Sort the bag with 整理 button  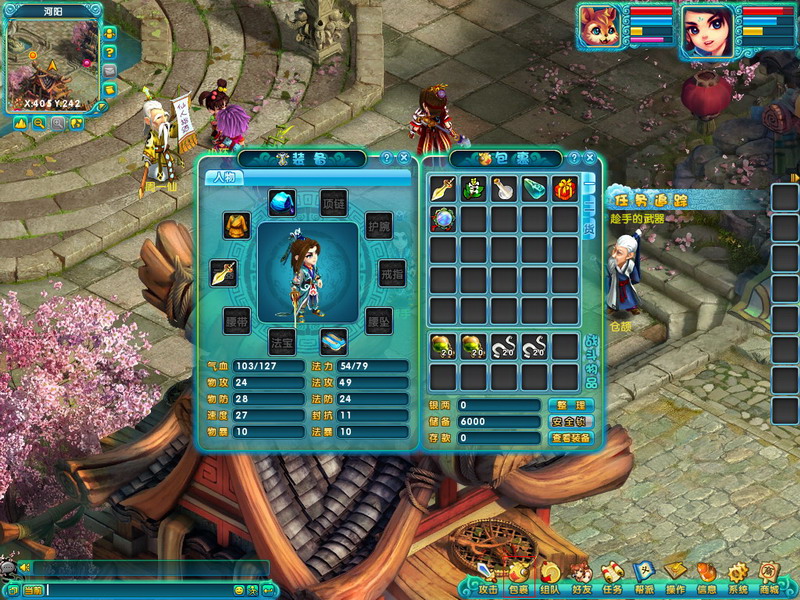571,405
